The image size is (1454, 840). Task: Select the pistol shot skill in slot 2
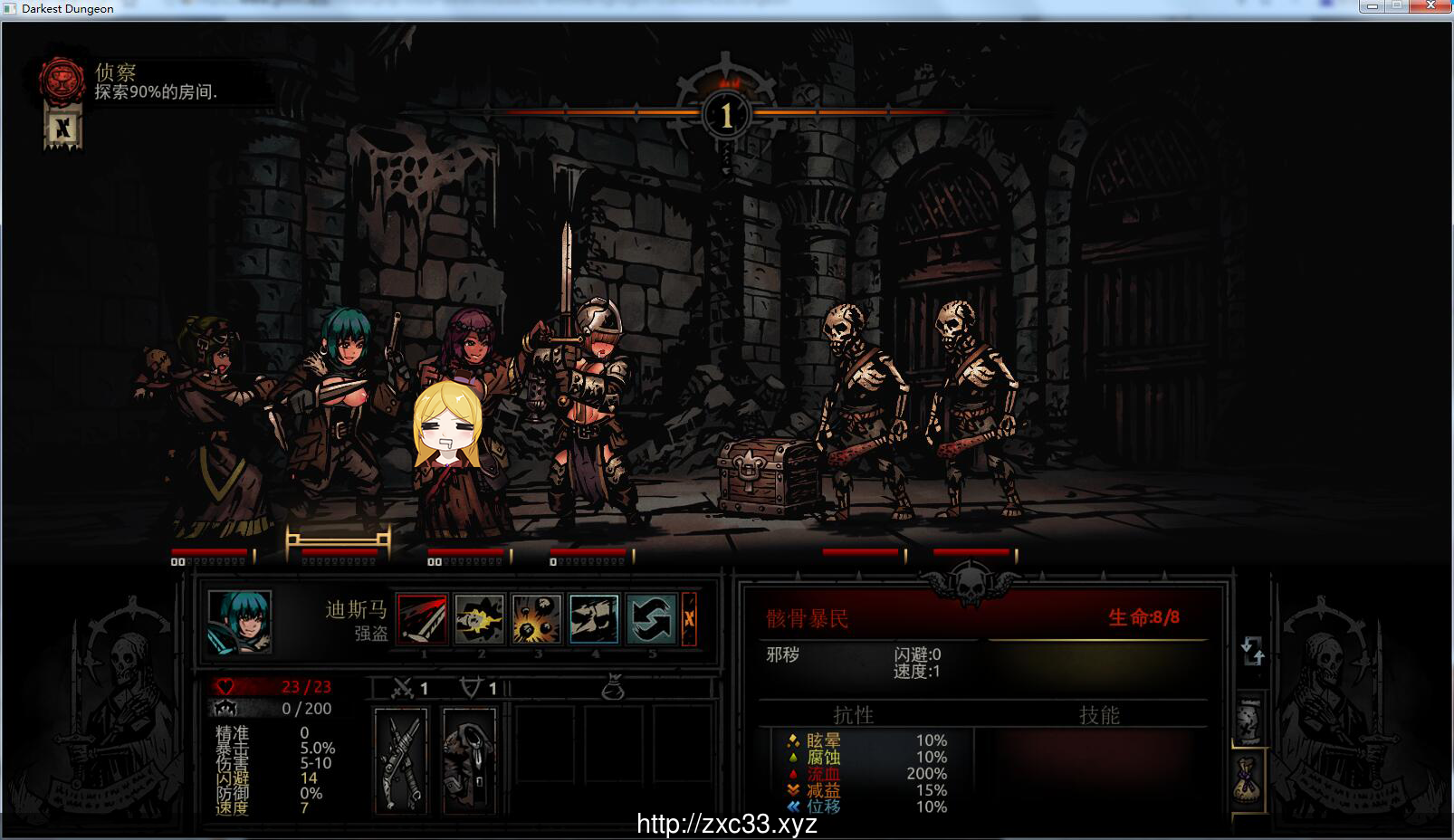coord(480,618)
